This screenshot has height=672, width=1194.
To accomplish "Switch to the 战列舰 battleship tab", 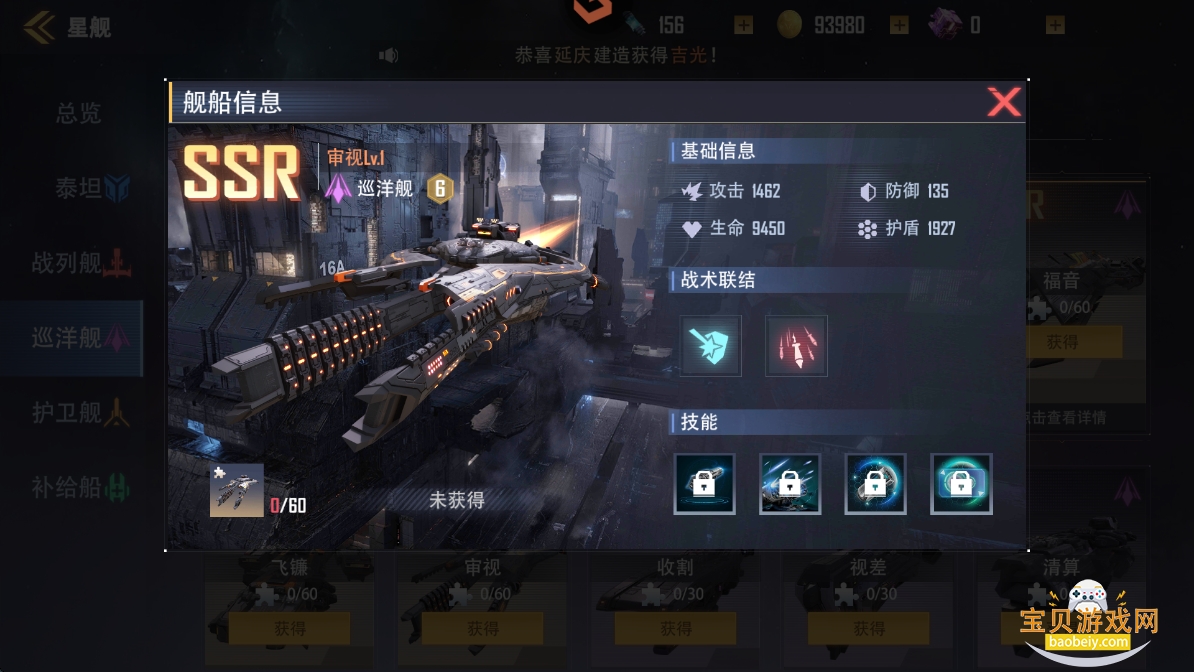I will coord(78,263).
